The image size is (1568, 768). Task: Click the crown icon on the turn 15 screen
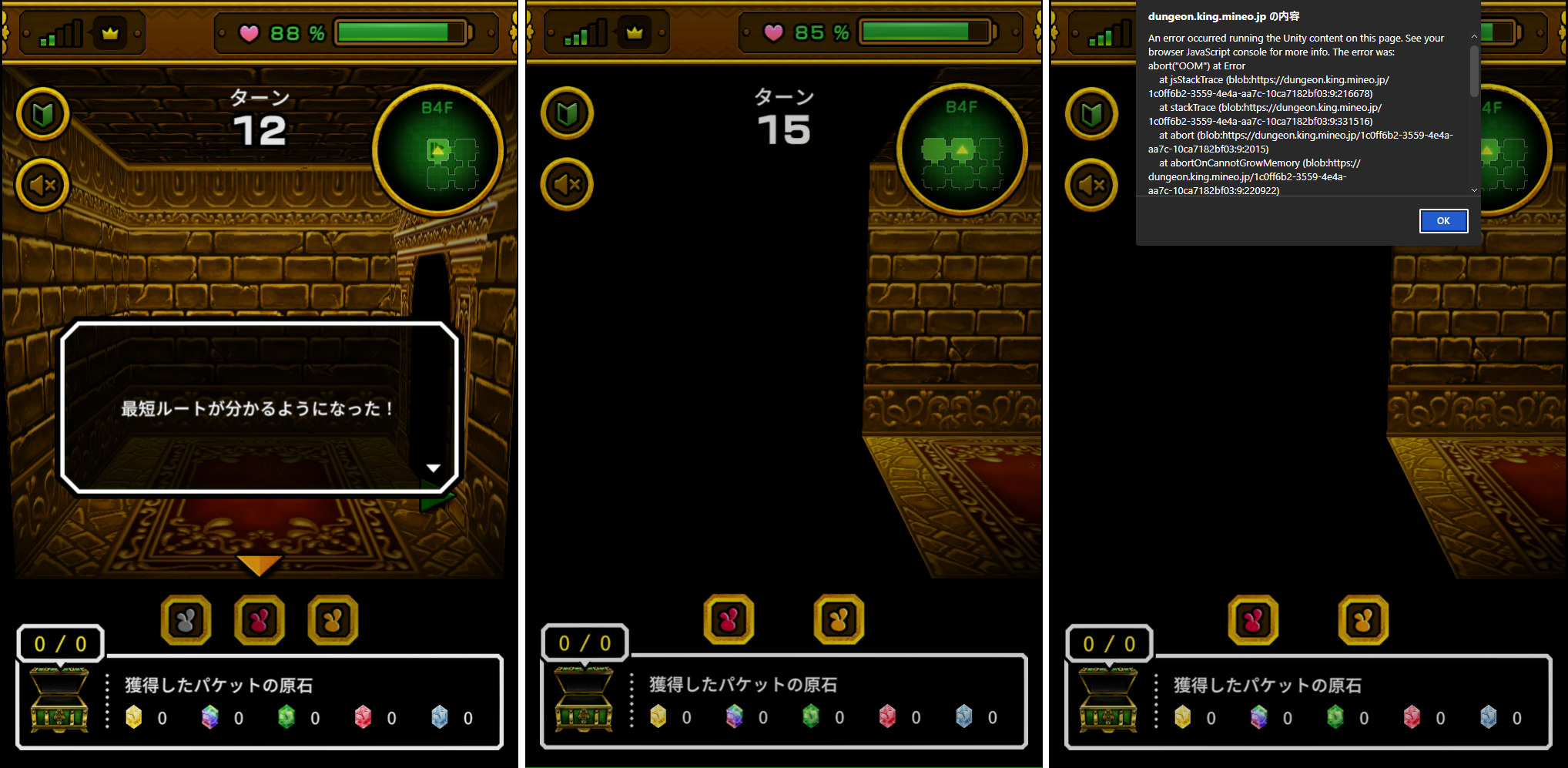[635, 33]
